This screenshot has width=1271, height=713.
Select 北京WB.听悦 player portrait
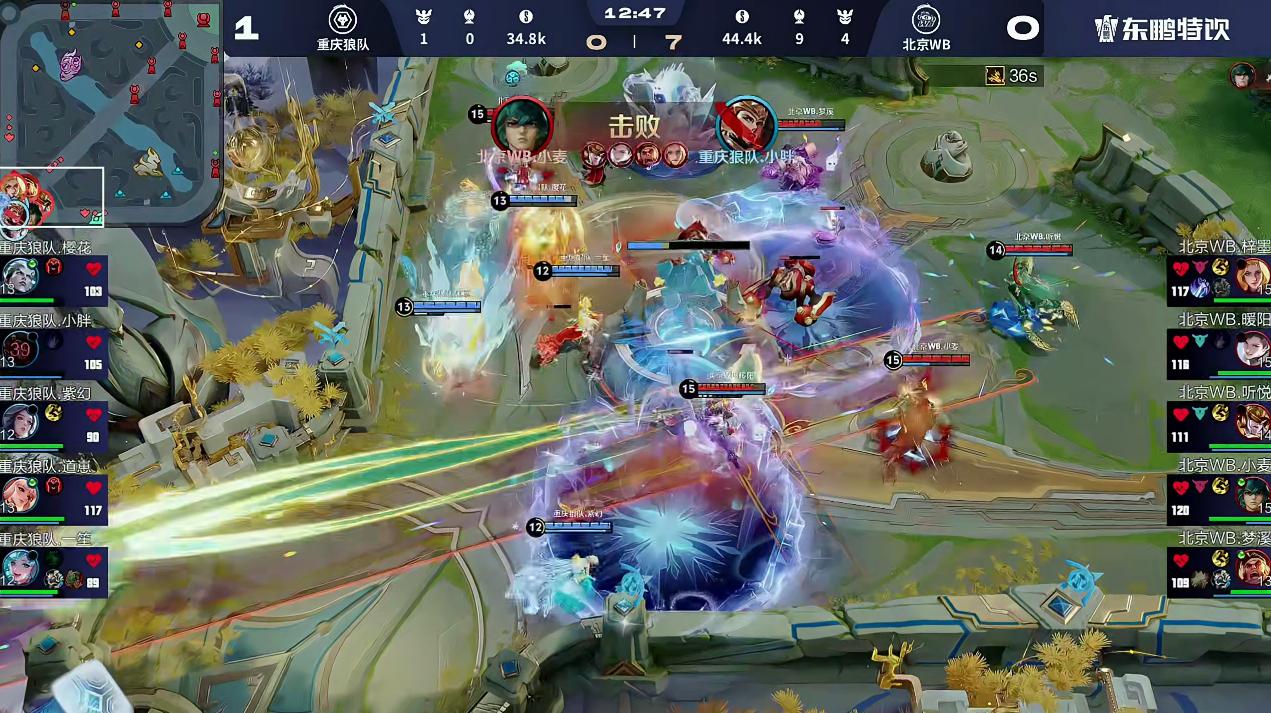click(x=1252, y=421)
